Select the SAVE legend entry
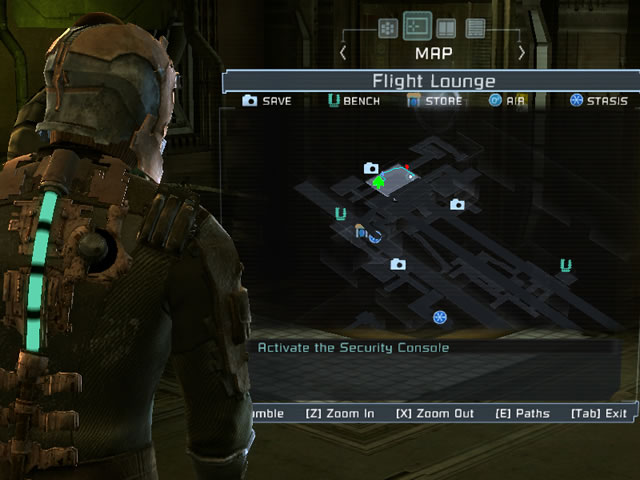Viewport: 640px width, 480px height. click(x=267, y=101)
